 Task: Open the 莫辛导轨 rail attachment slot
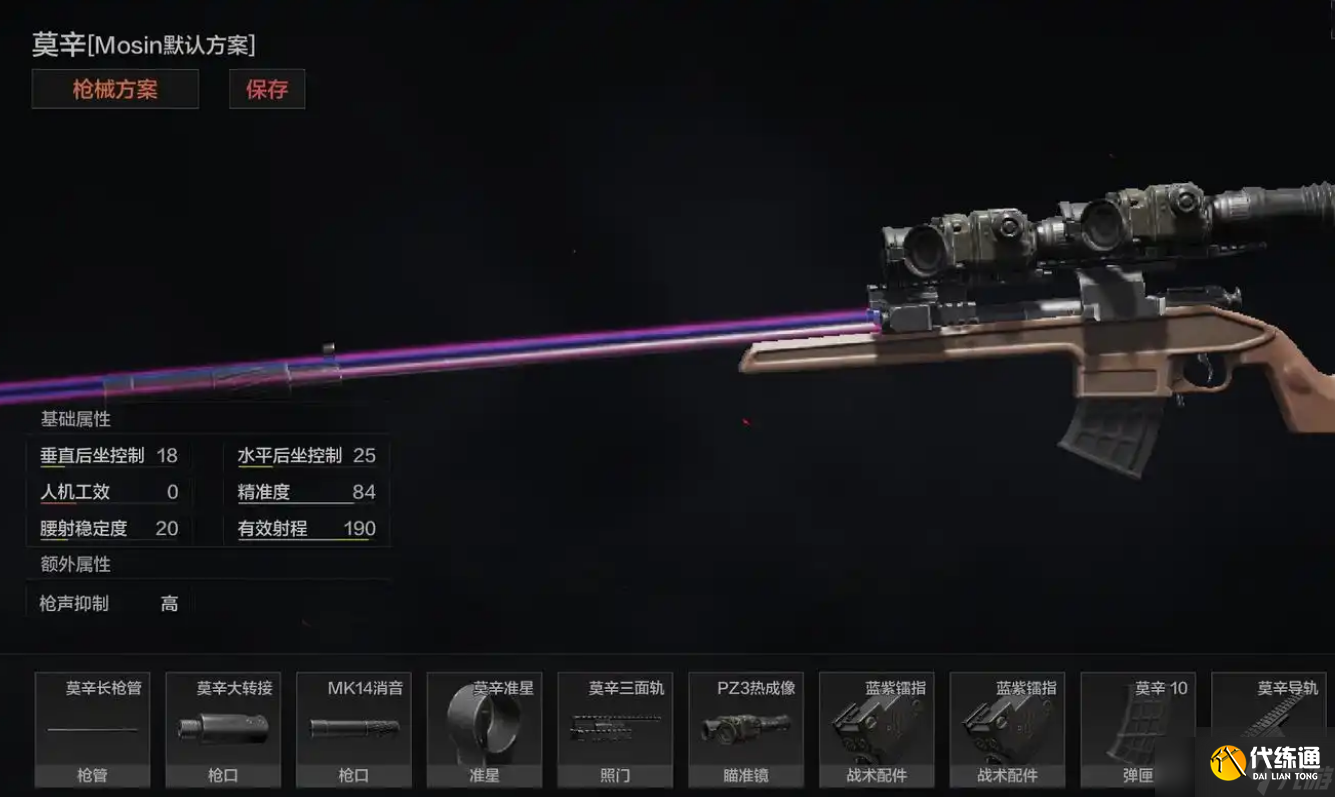(x=1268, y=720)
